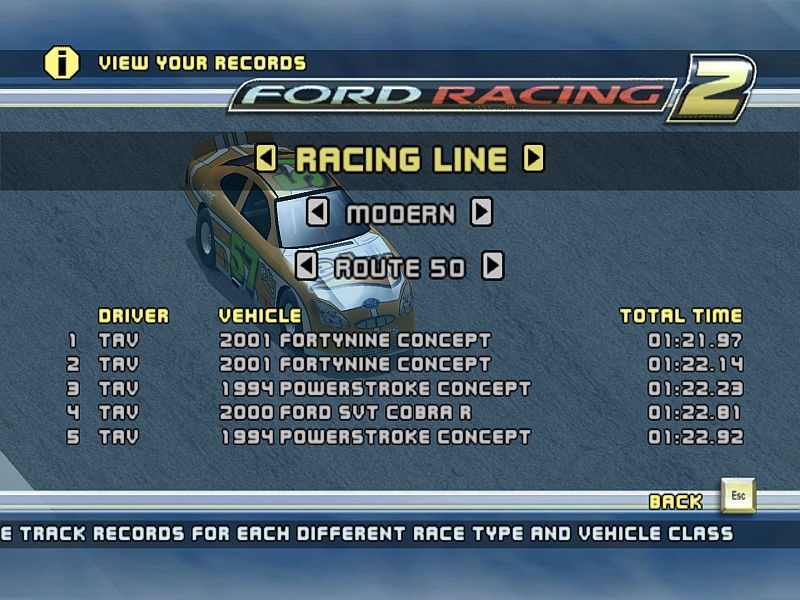Select previous vehicle class before Modern
This screenshot has width=800, height=600.
pyautogui.click(x=317, y=213)
